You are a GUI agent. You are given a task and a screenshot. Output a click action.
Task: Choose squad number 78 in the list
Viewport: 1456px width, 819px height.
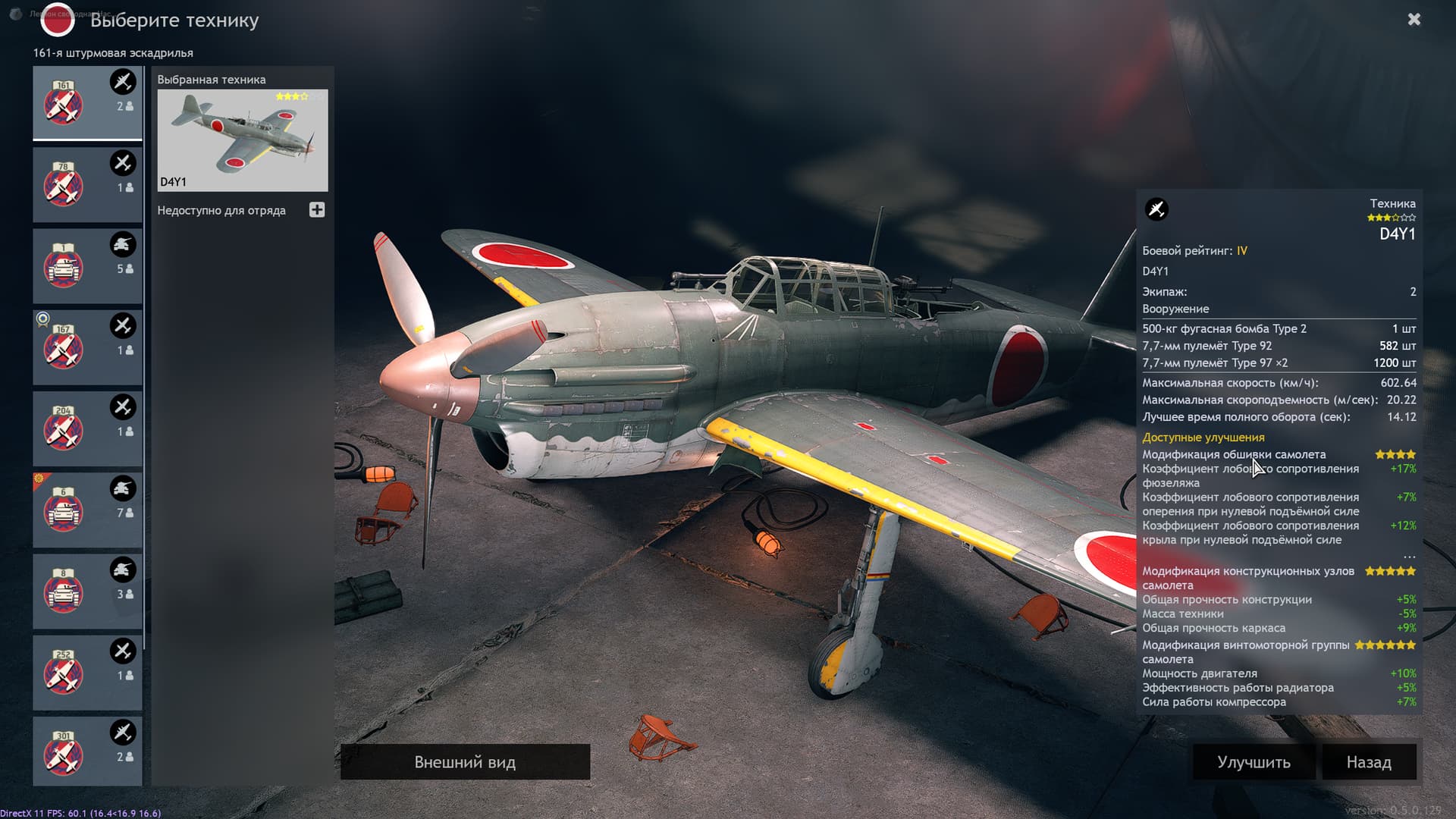point(87,184)
